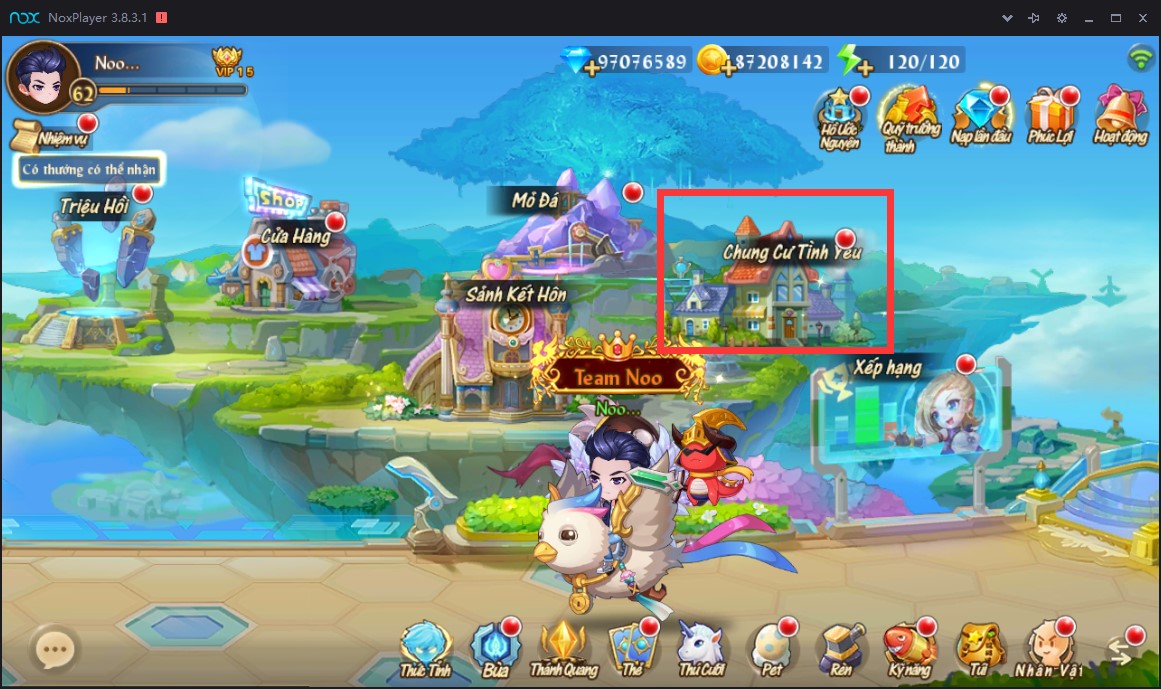Viewport: 1161px width, 689px height.
Task: Open the Thức Tỉnh menu
Action: click(x=425, y=648)
